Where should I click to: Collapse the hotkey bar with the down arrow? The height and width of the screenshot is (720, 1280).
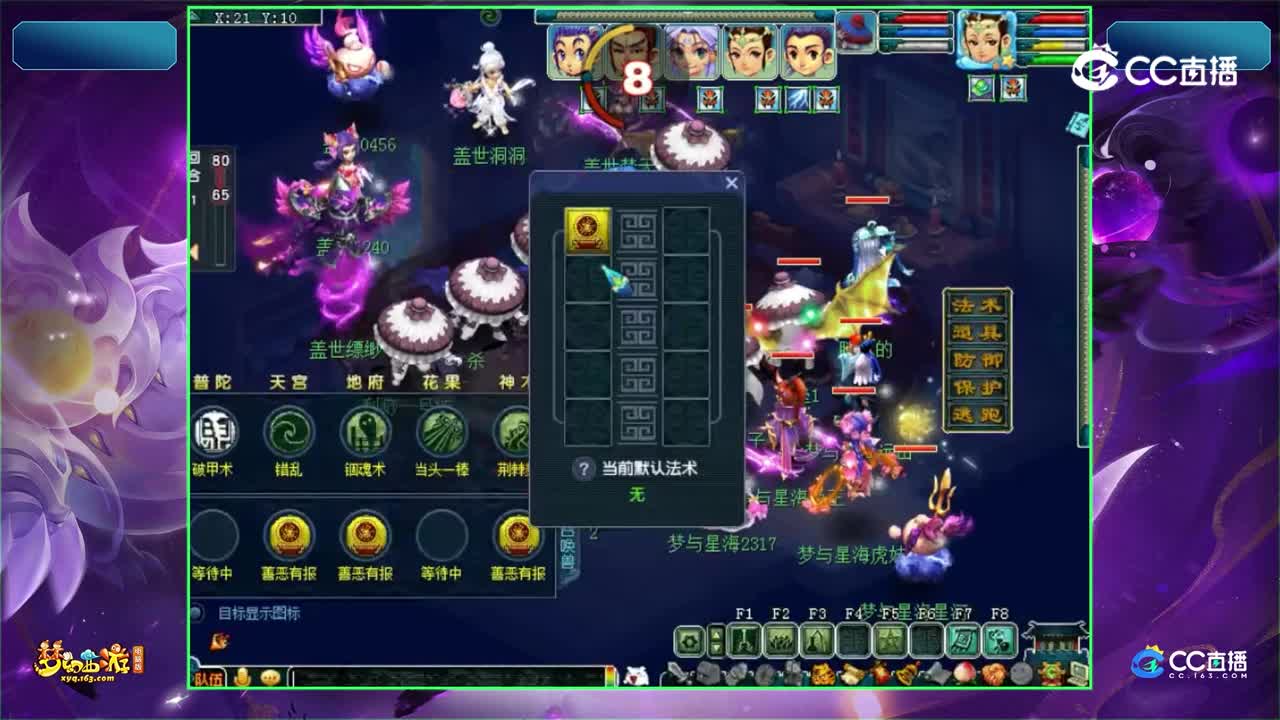[x=715, y=648]
